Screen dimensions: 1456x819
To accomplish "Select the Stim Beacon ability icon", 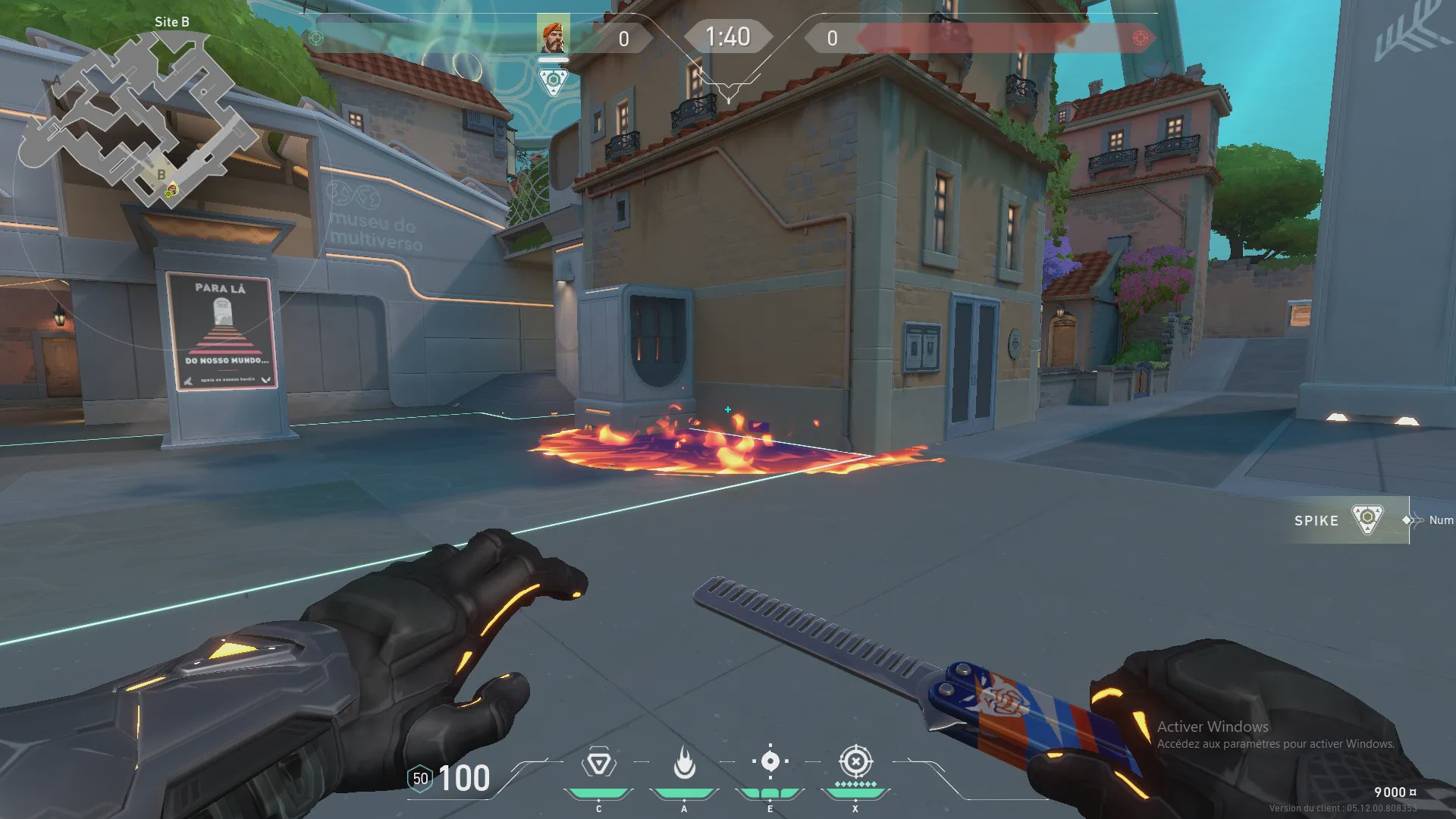I will tap(598, 763).
